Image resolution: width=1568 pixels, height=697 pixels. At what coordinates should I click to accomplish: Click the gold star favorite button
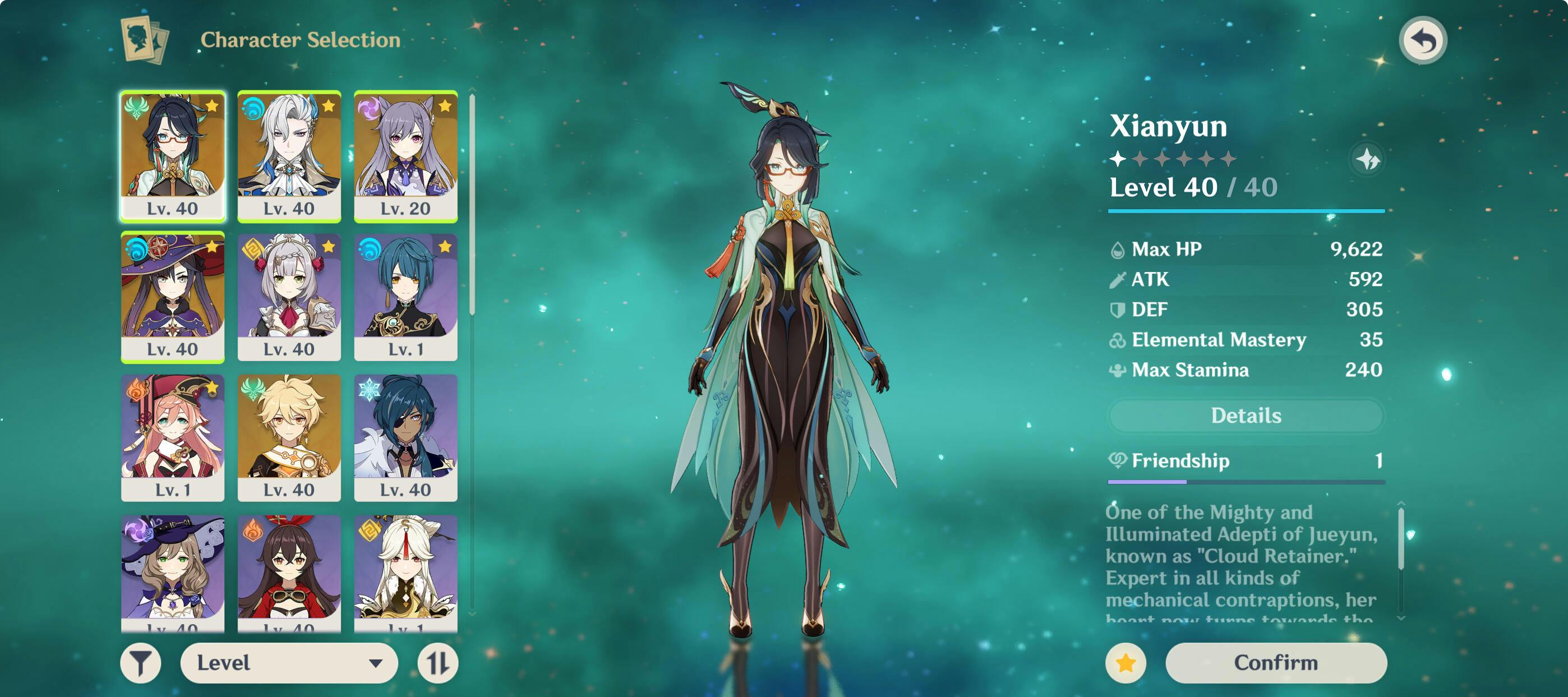(x=1125, y=662)
